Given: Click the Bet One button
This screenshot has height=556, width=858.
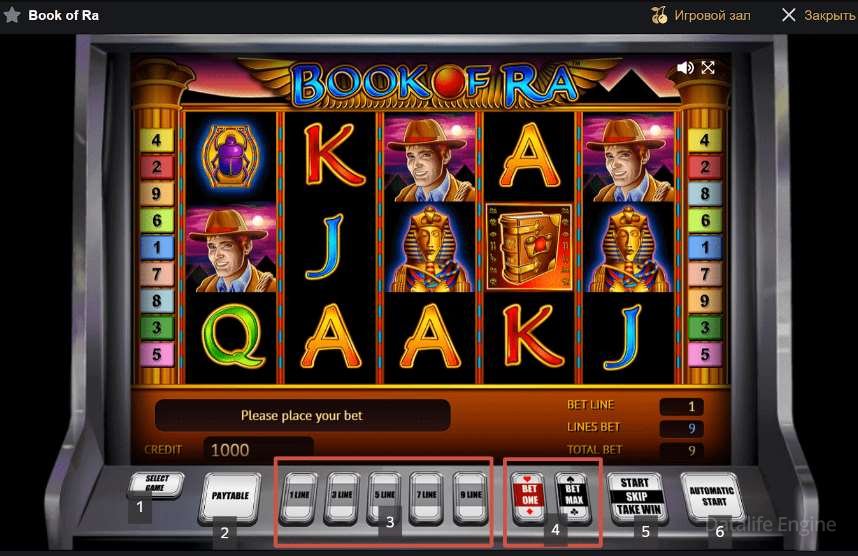Looking at the screenshot, I should click(529, 495).
